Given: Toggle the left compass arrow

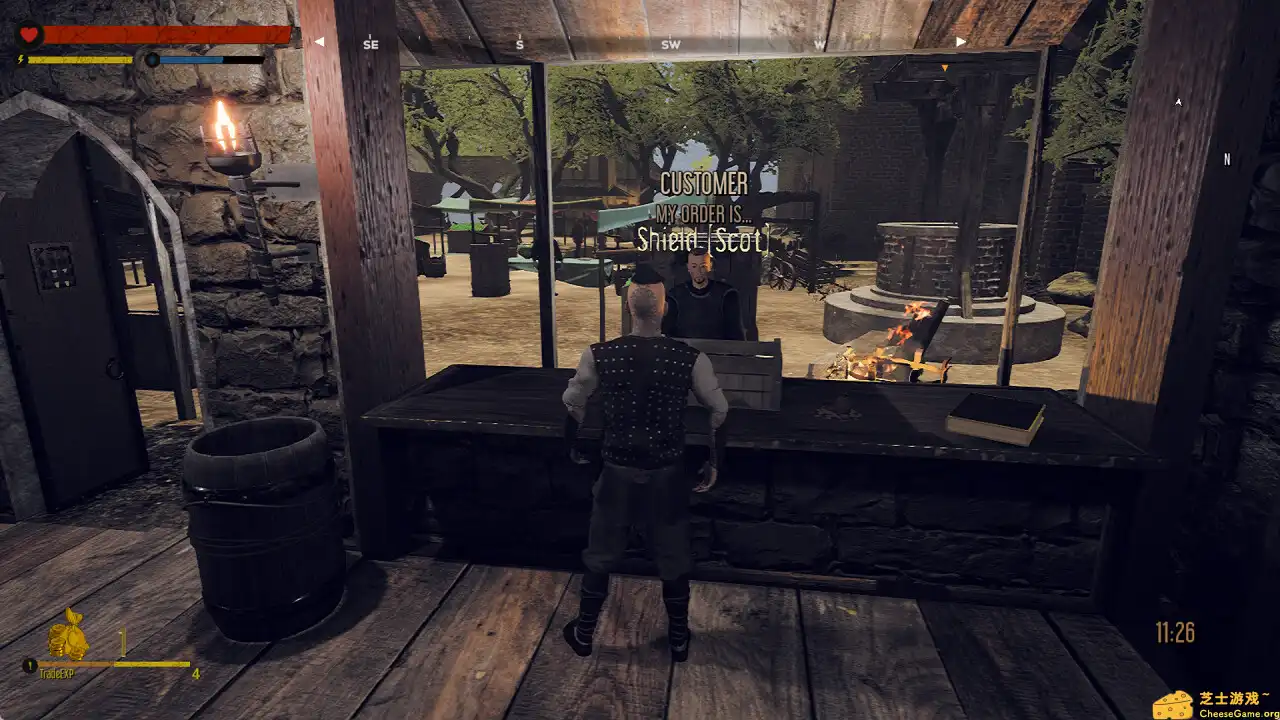Looking at the screenshot, I should click(320, 41).
